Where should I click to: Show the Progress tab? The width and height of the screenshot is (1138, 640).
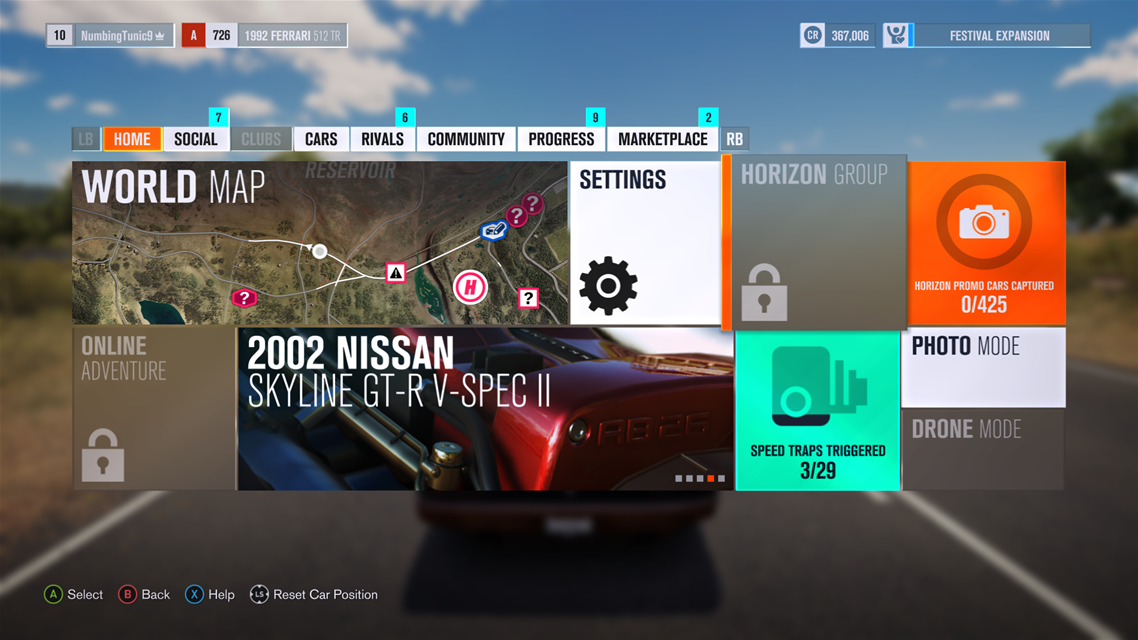(x=561, y=139)
